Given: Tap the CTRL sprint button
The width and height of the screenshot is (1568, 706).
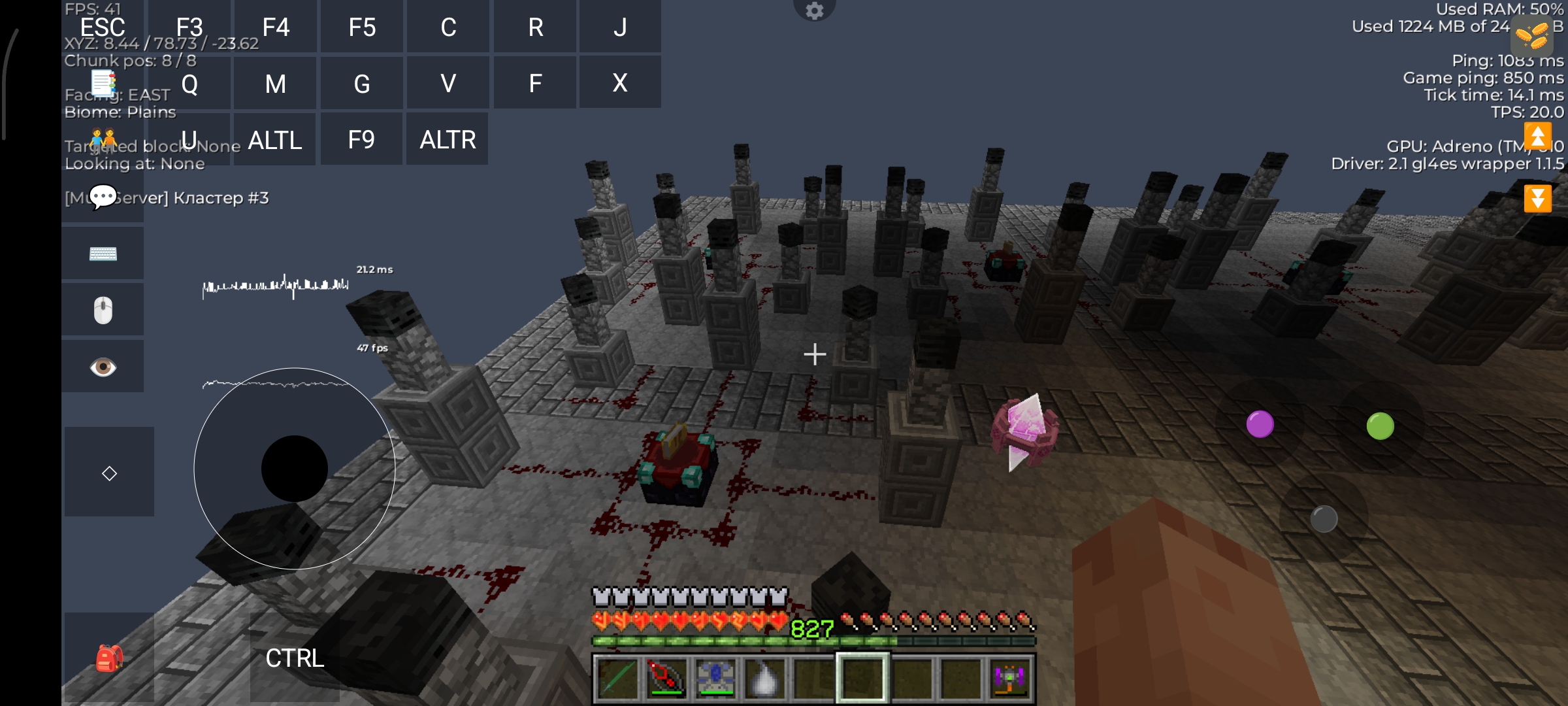Looking at the screenshot, I should (x=295, y=658).
